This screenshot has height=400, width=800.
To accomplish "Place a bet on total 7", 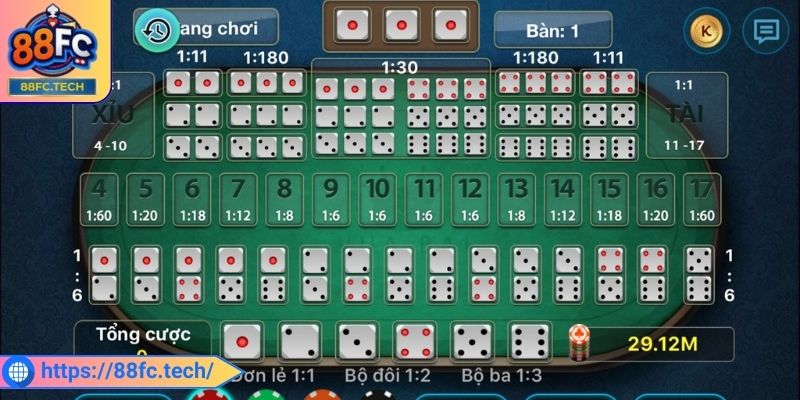I will [x=237, y=200].
